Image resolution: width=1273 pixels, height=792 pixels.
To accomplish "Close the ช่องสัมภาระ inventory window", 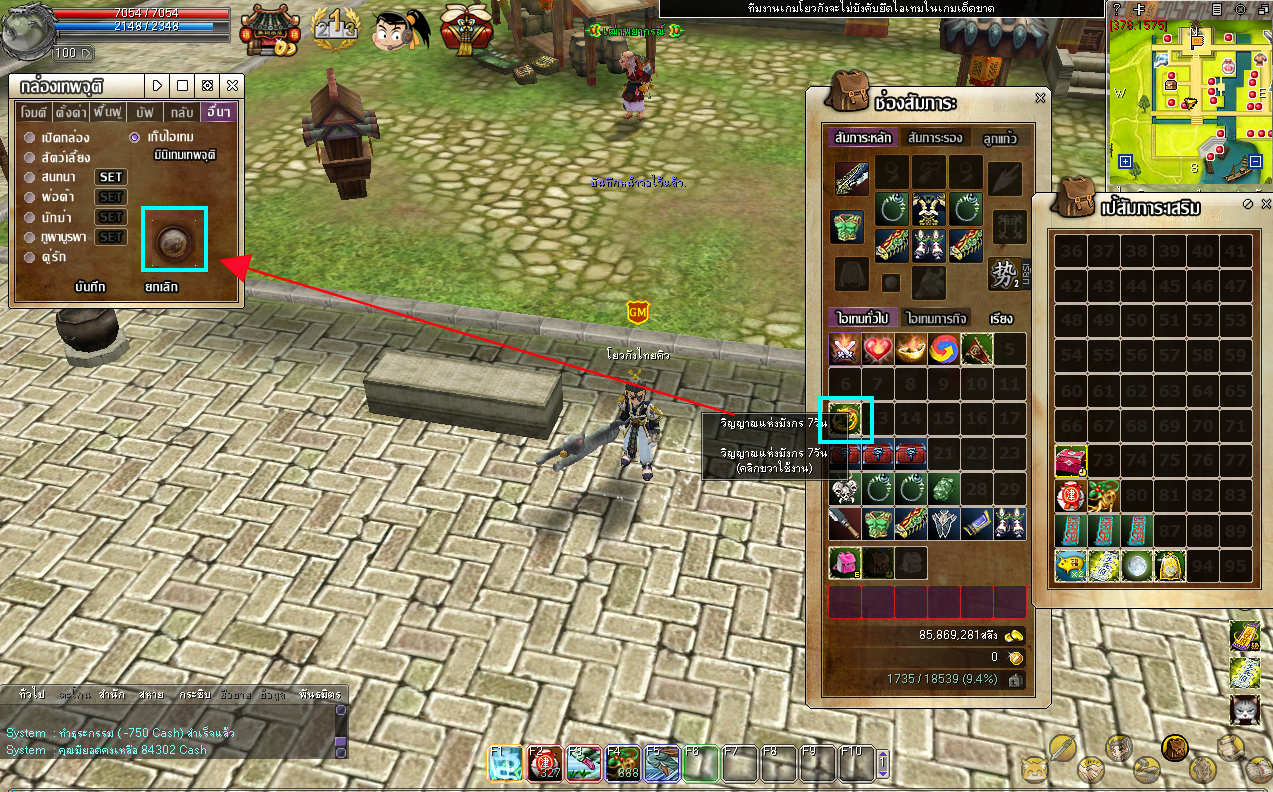I will click(x=1040, y=98).
